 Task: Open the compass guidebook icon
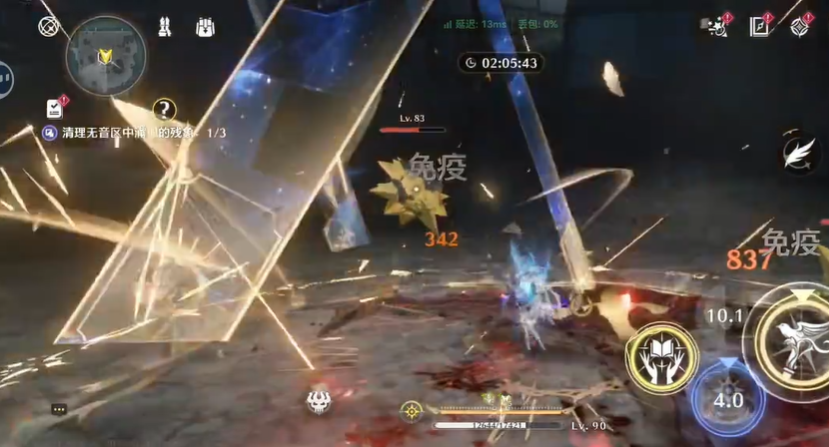(x=759, y=27)
